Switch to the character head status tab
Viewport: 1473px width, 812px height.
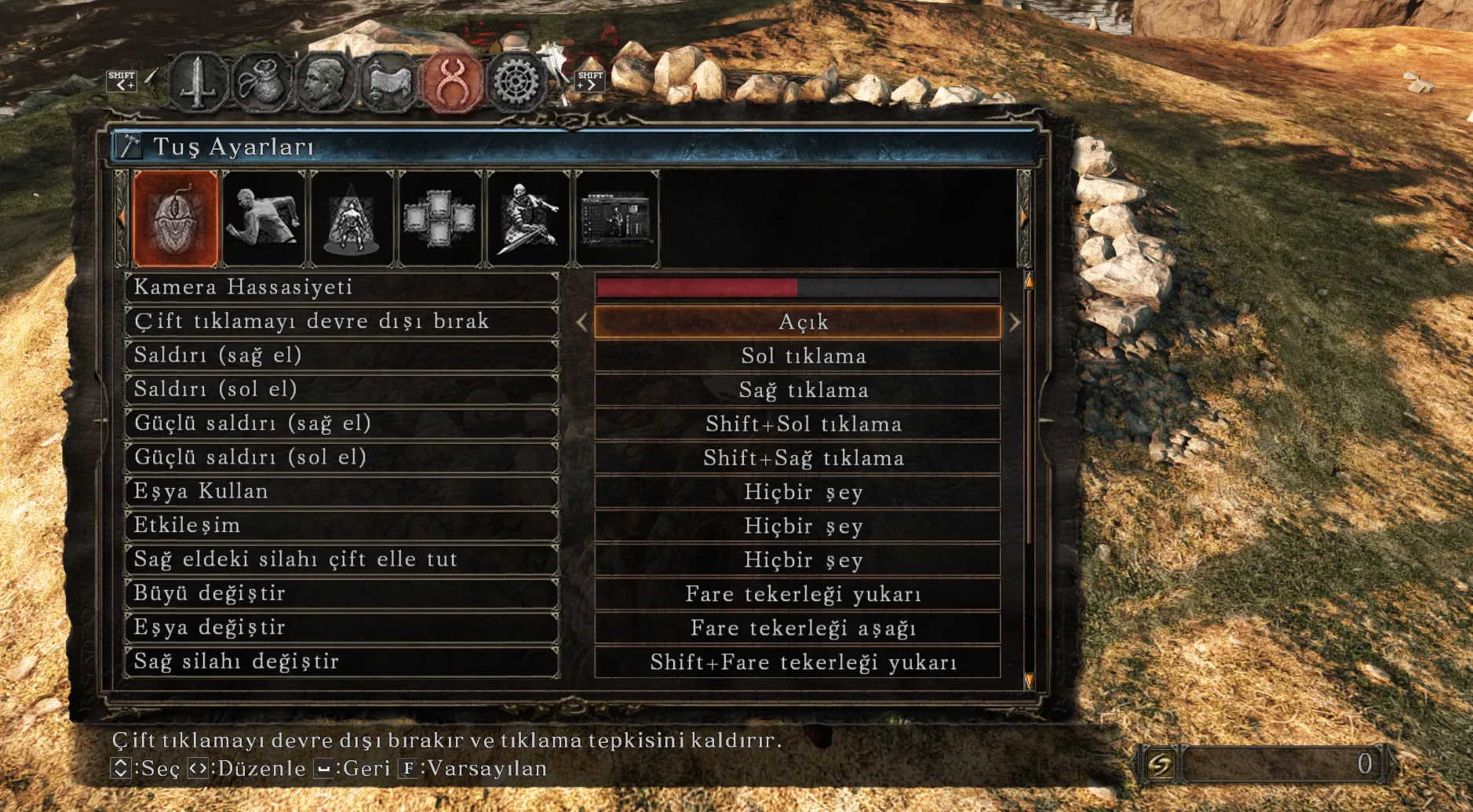325,81
